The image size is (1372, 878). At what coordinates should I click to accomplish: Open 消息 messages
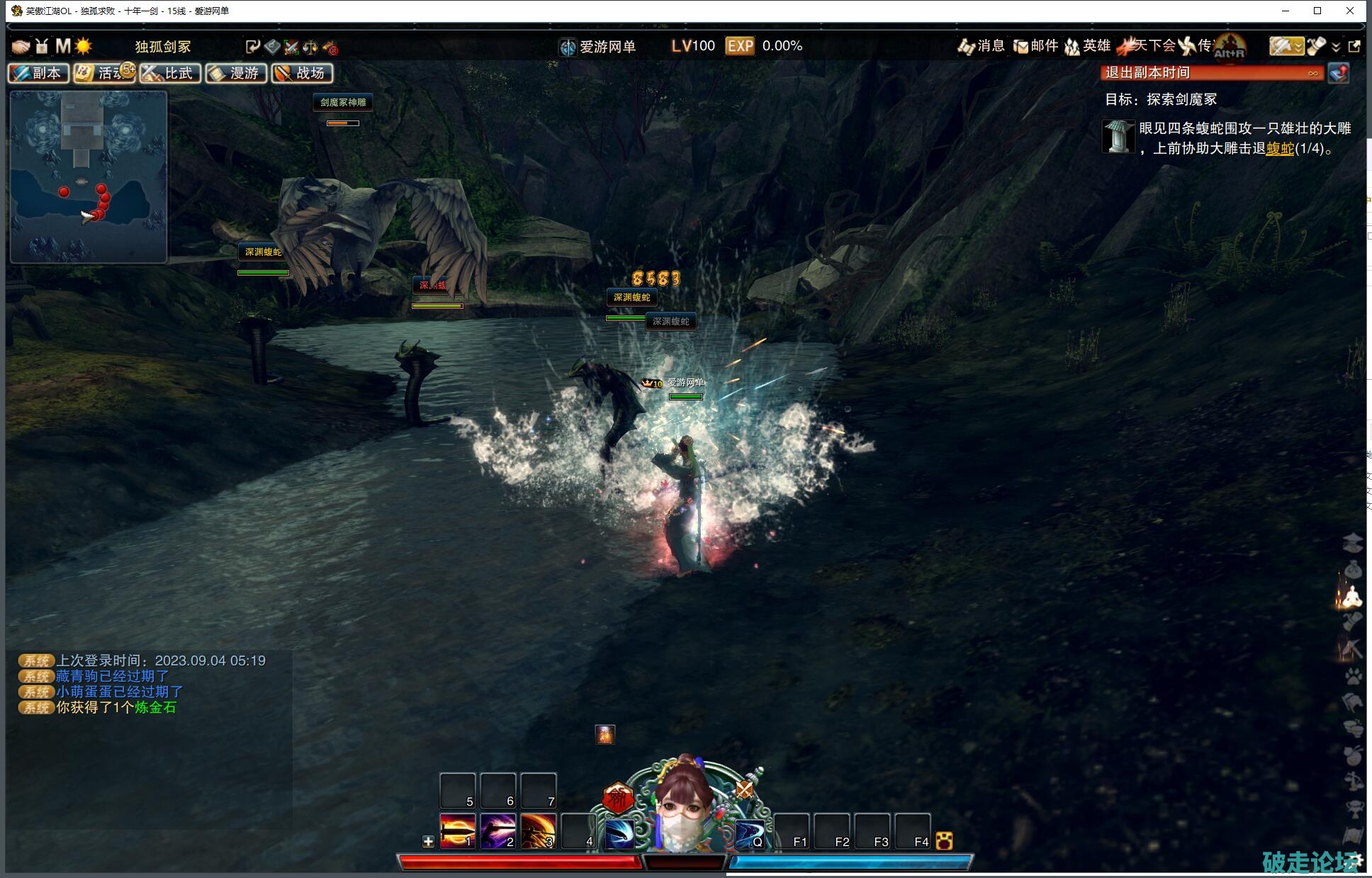981,46
